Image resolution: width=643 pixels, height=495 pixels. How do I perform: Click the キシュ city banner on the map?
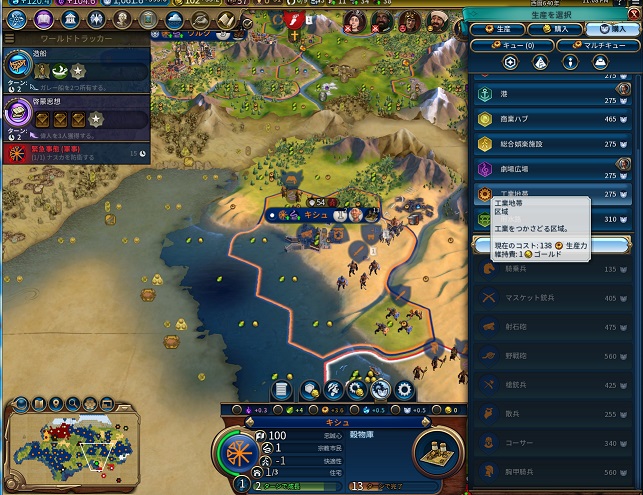[x=318, y=214]
